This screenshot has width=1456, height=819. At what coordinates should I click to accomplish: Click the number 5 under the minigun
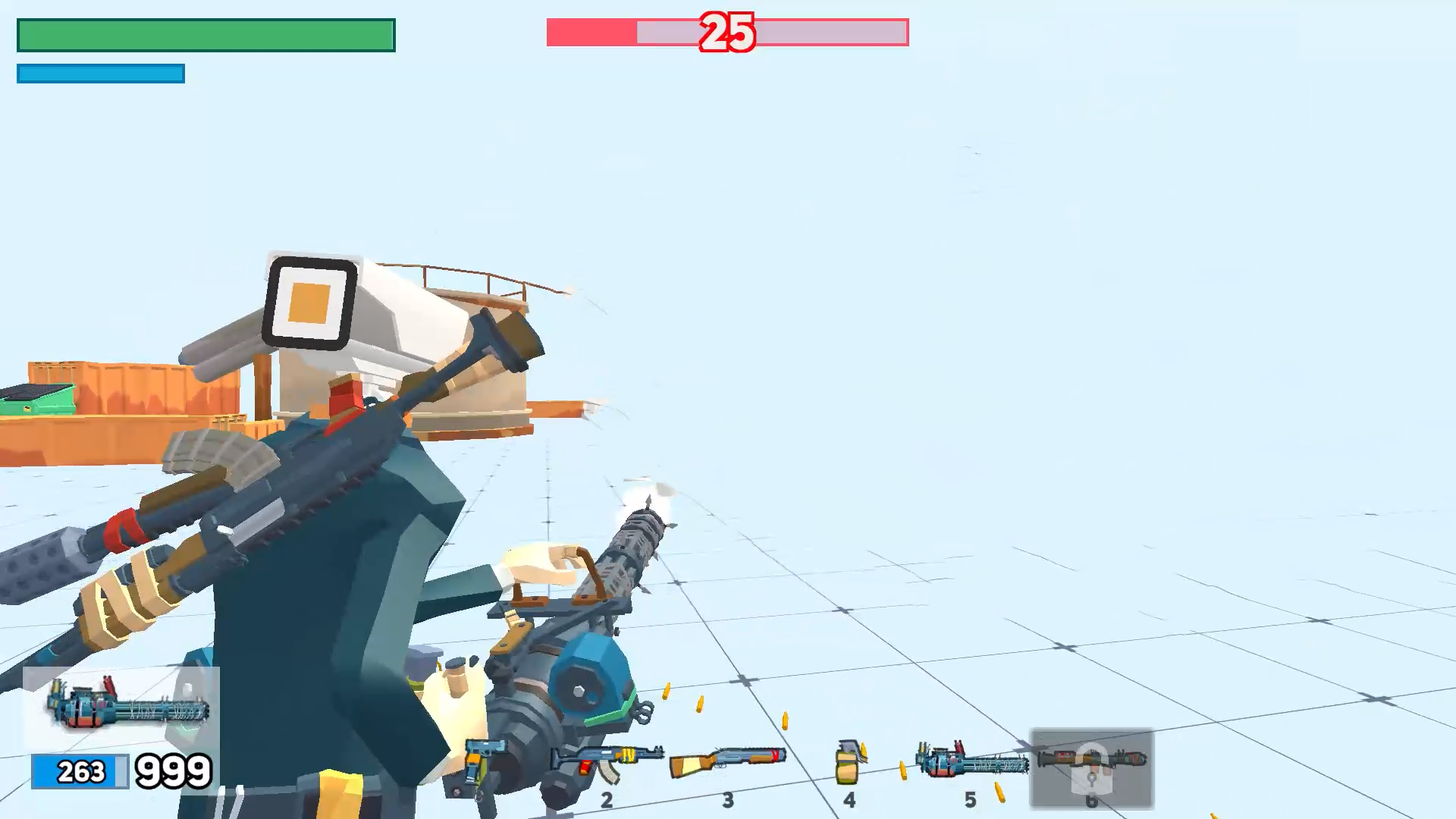[971, 799]
